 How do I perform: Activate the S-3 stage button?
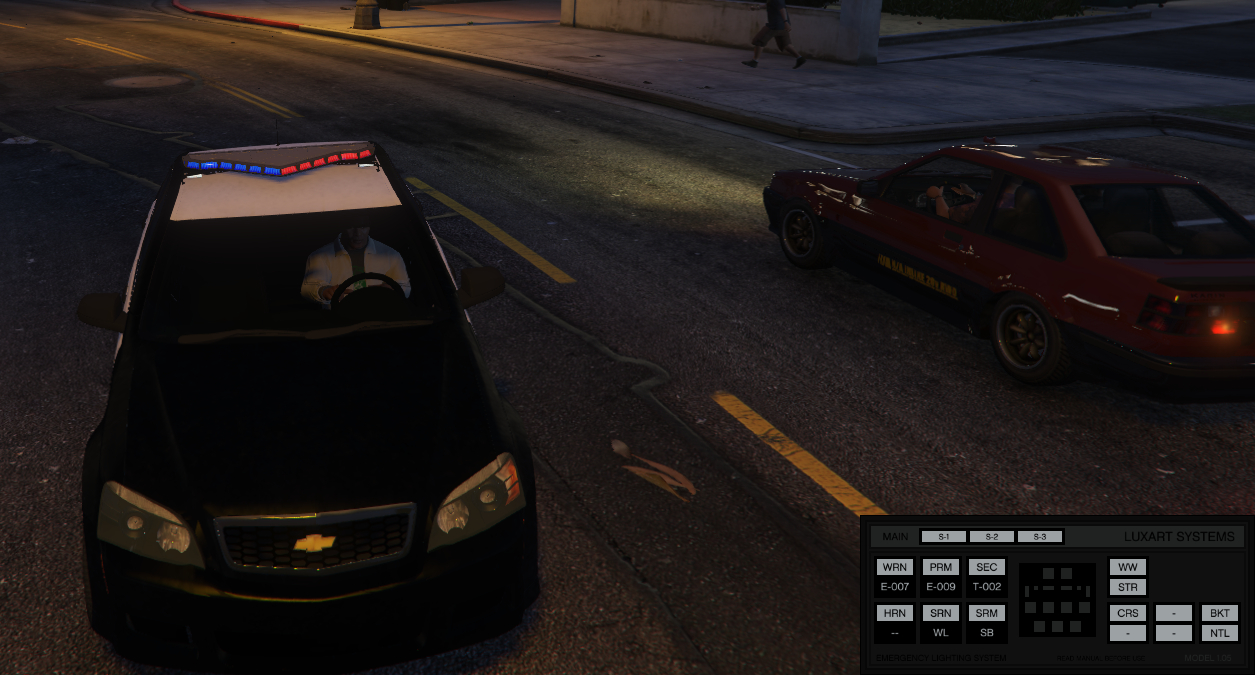1040,537
